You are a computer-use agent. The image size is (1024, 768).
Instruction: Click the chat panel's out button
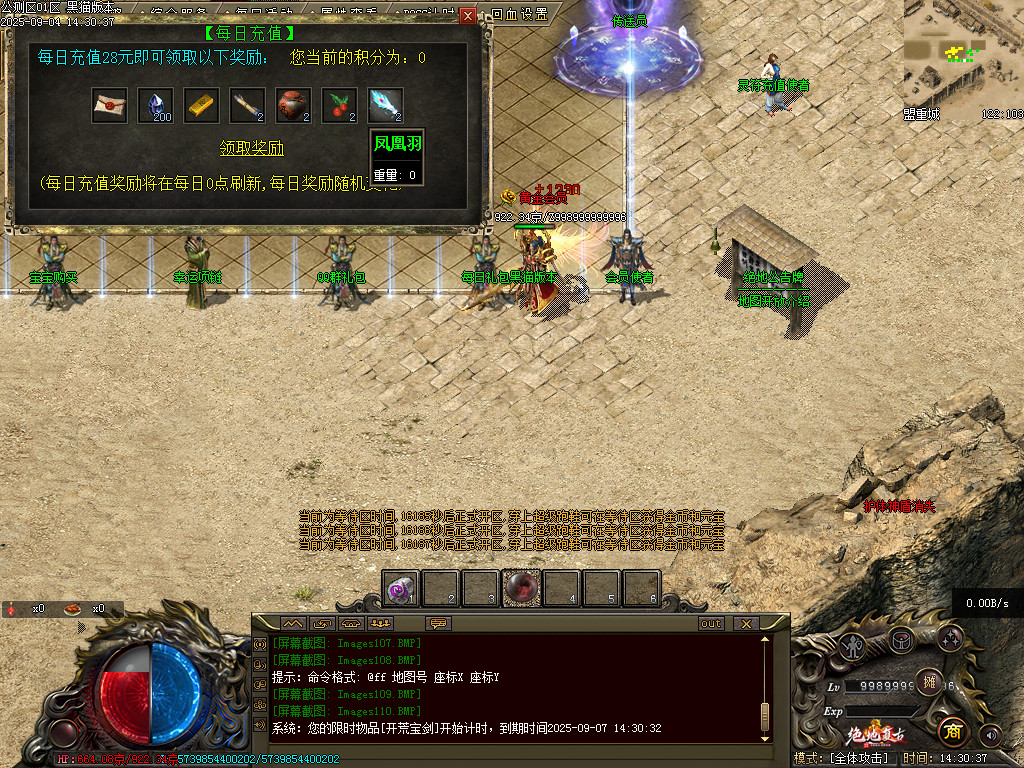tap(711, 623)
